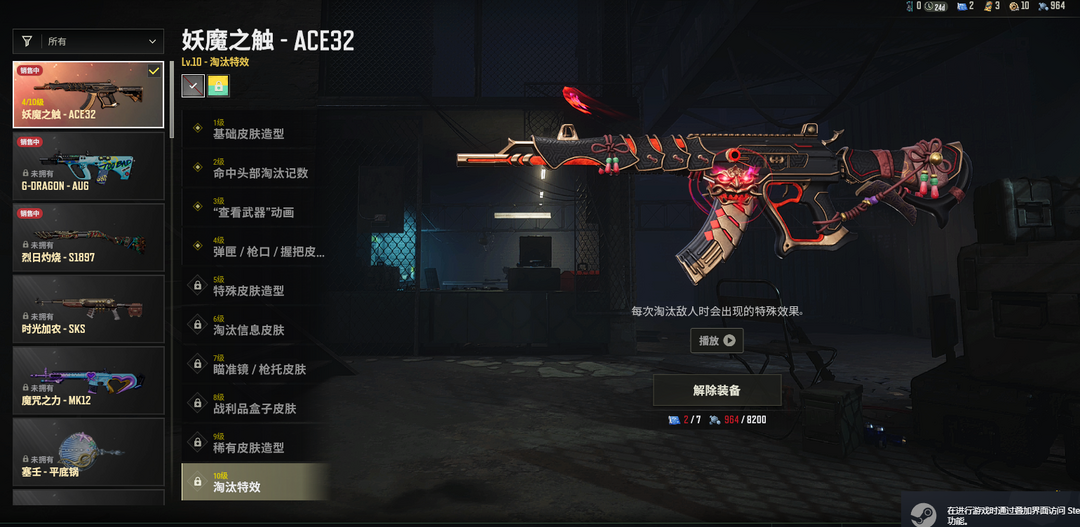Click the 解除装备 button
Image resolution: width=1080 pixels, height=527 pixels.
coord(717,390)
